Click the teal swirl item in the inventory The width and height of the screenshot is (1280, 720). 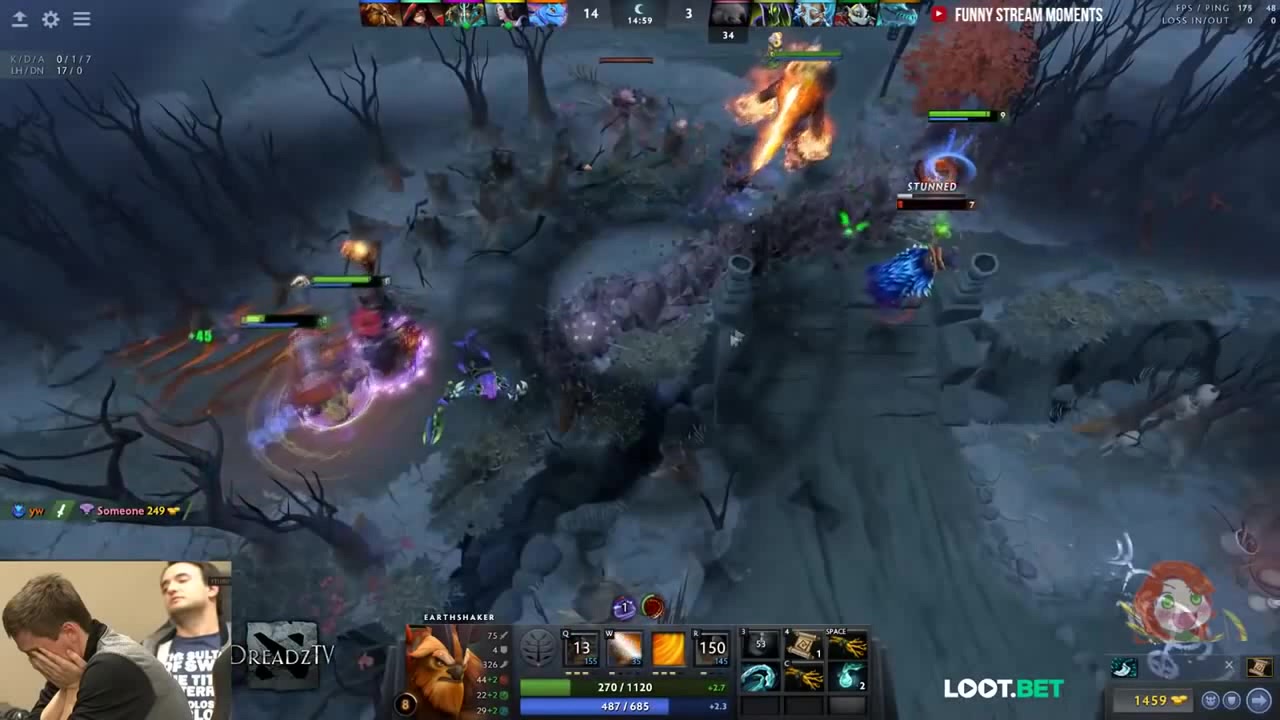click(759, 678)
